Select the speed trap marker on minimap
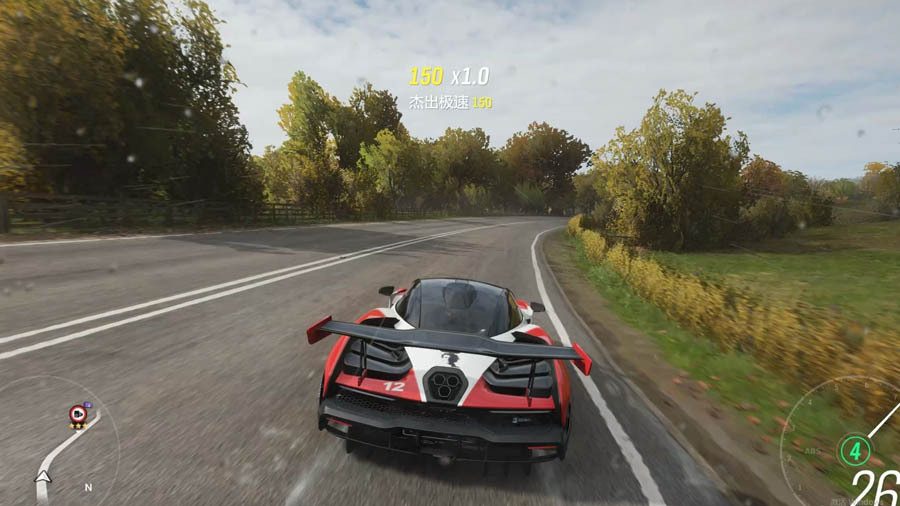 (77, 414)
